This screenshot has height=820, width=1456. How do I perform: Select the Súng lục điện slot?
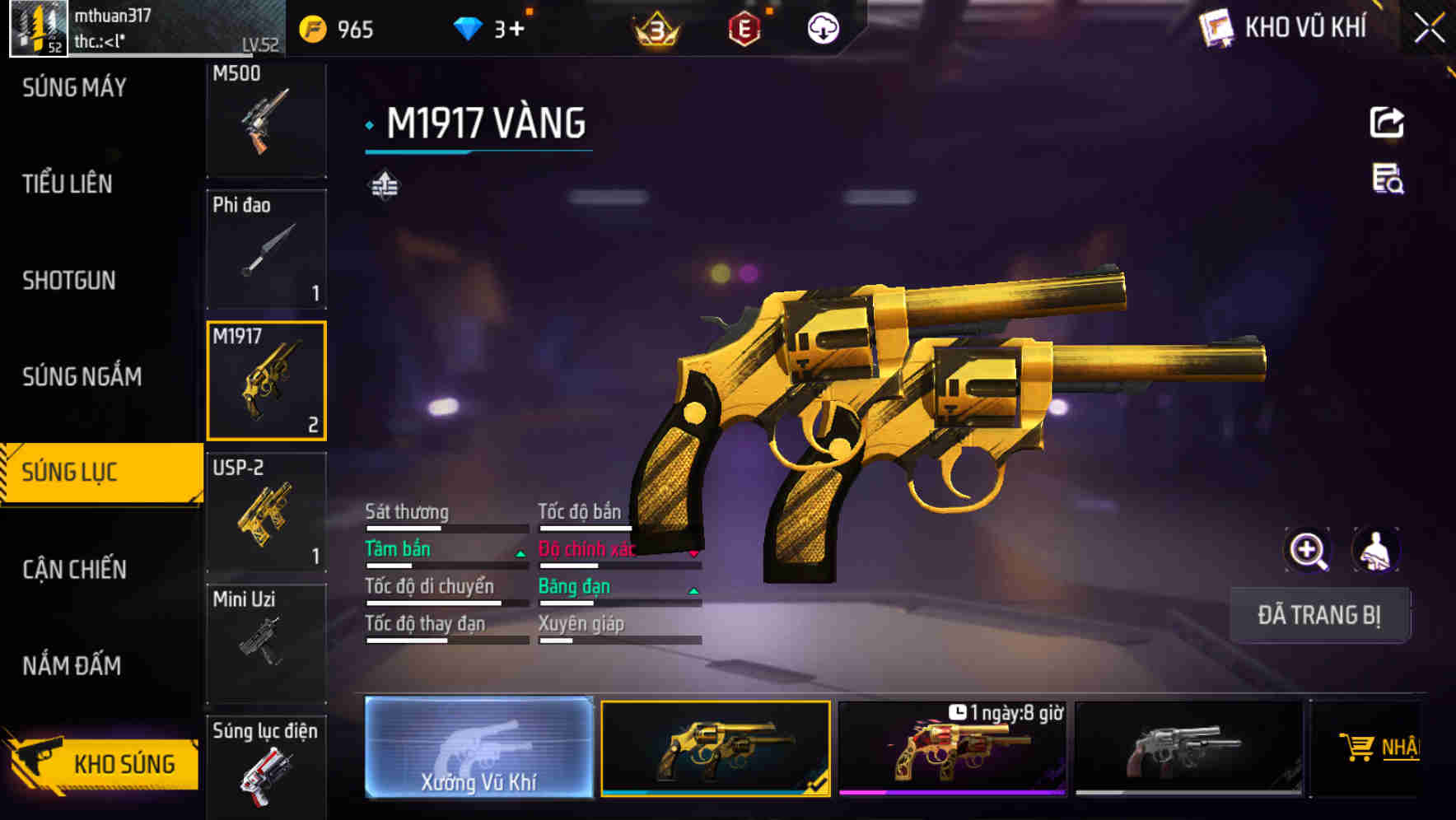click(266, 767)
